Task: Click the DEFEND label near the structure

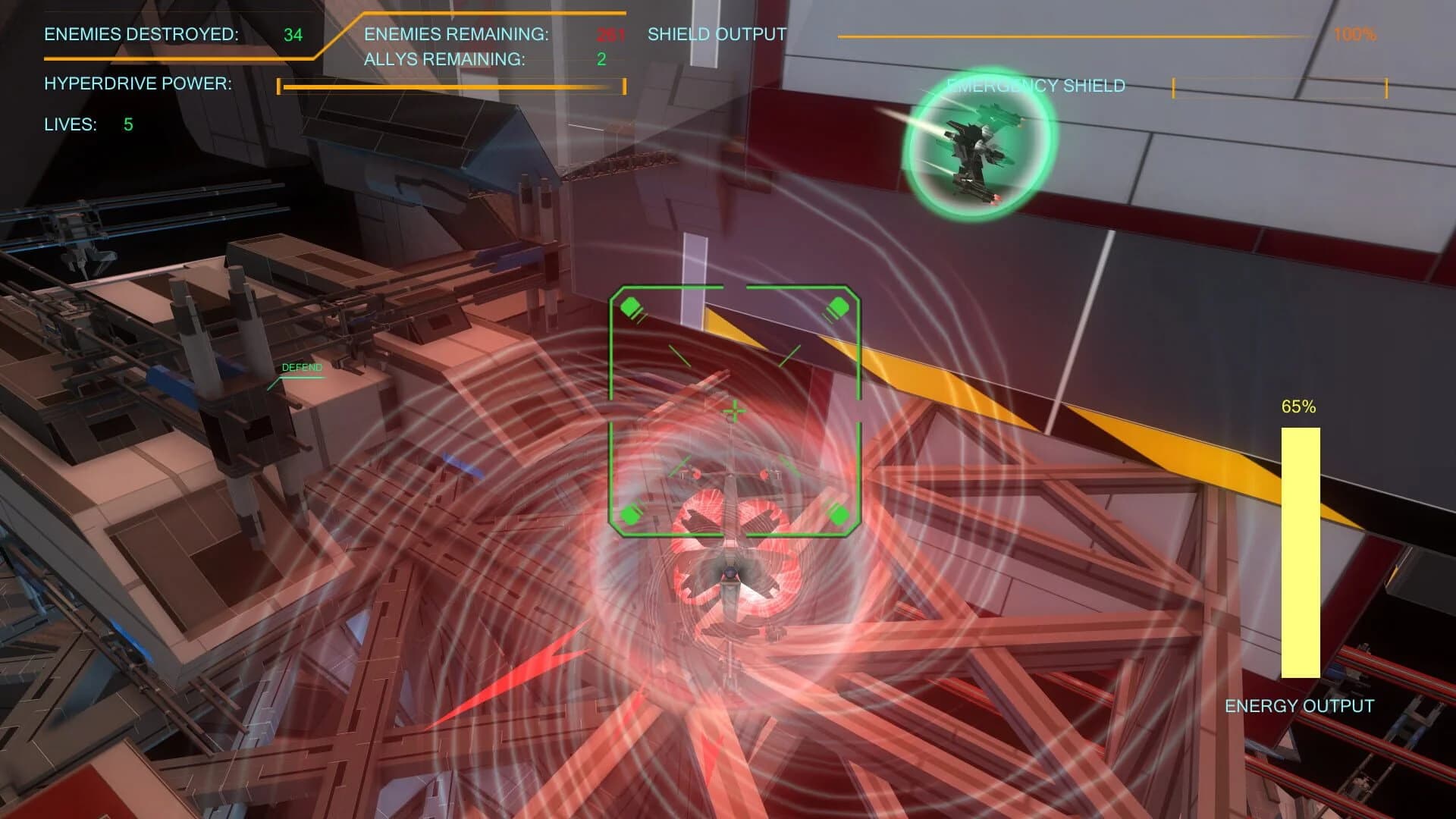Action: 302,368
